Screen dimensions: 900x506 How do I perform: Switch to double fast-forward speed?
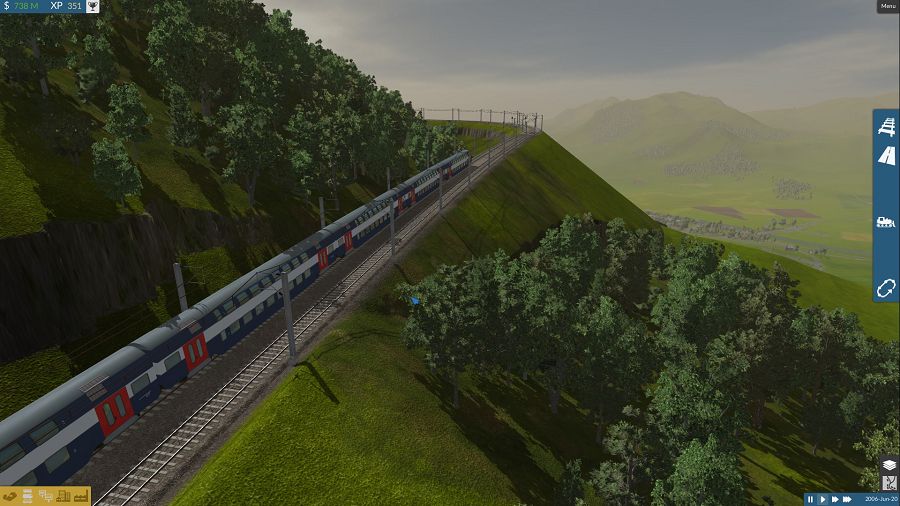(835, 499)
